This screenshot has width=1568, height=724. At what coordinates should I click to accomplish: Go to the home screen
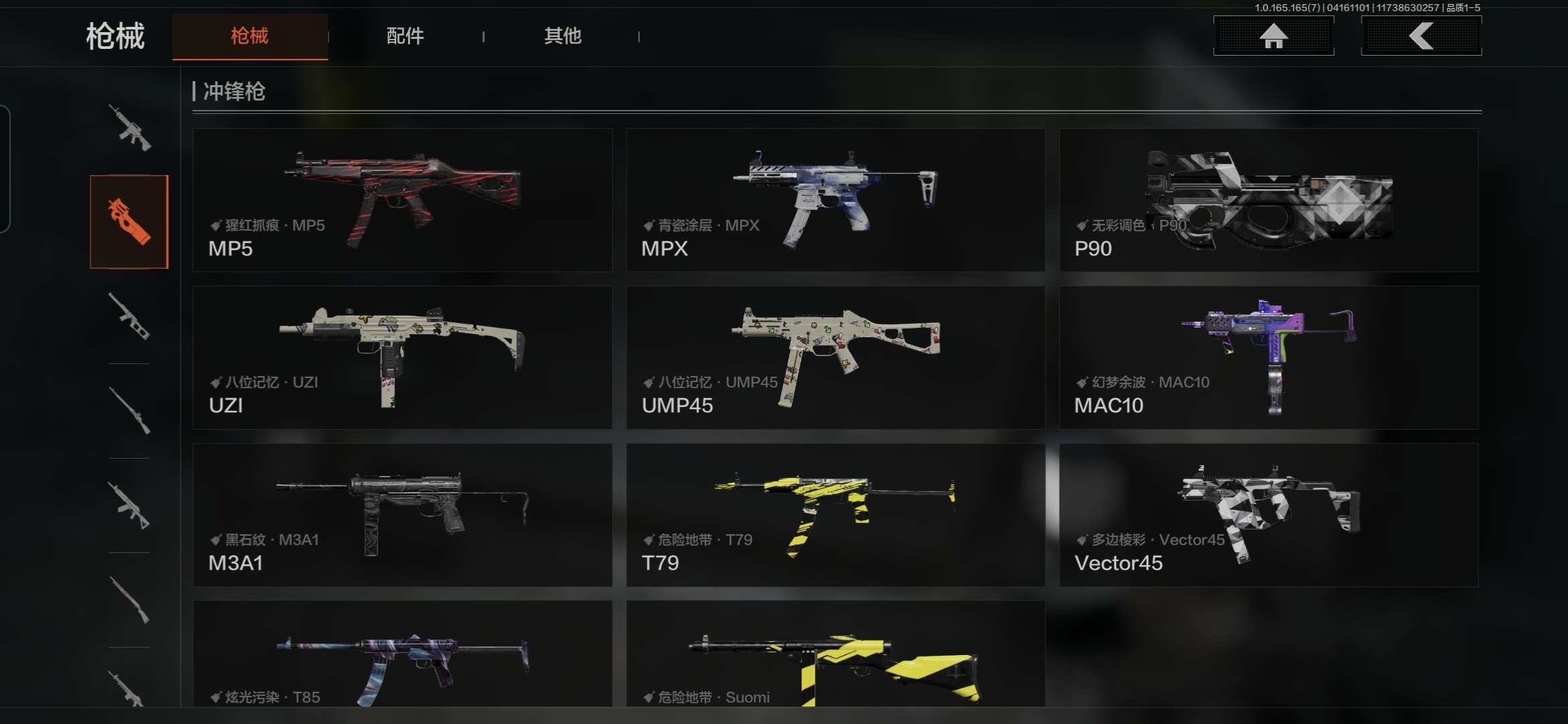pos(1273,36)
